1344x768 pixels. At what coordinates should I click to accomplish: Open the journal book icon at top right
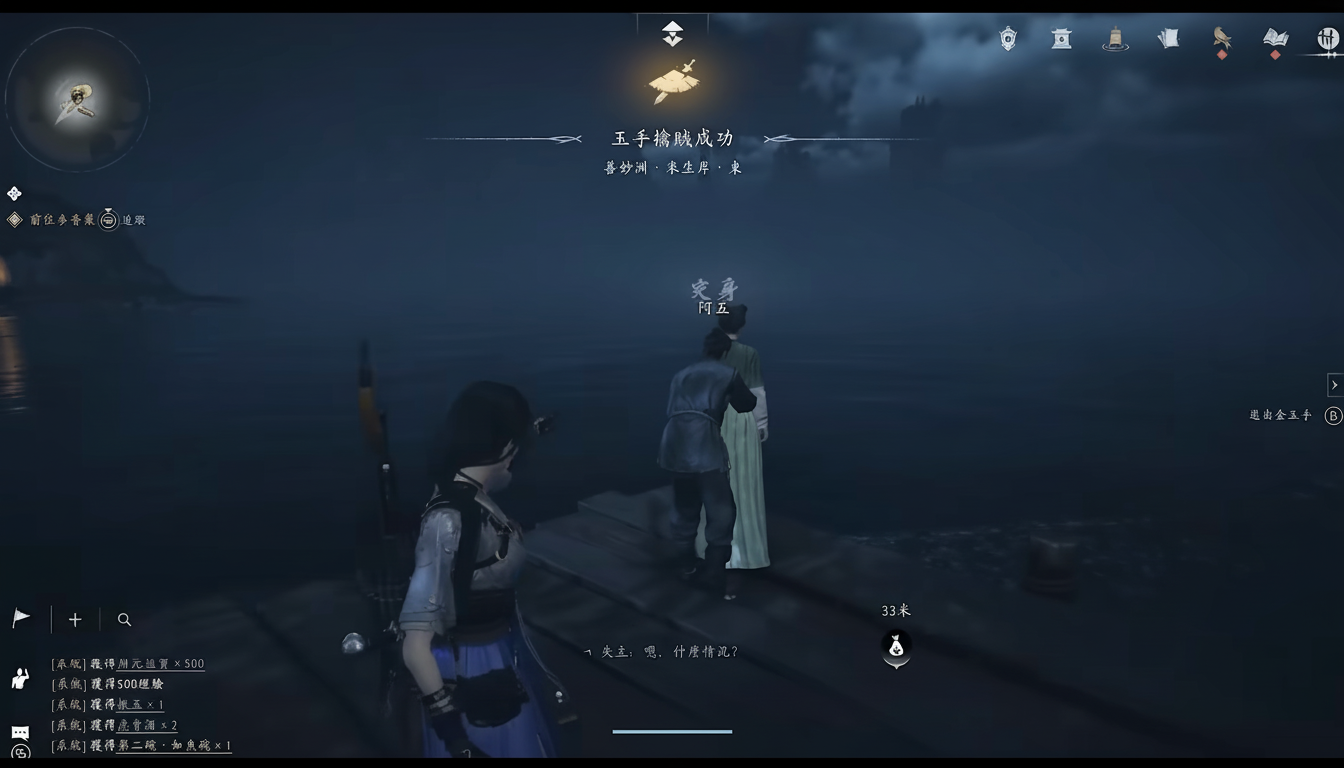click(1274, 36)
